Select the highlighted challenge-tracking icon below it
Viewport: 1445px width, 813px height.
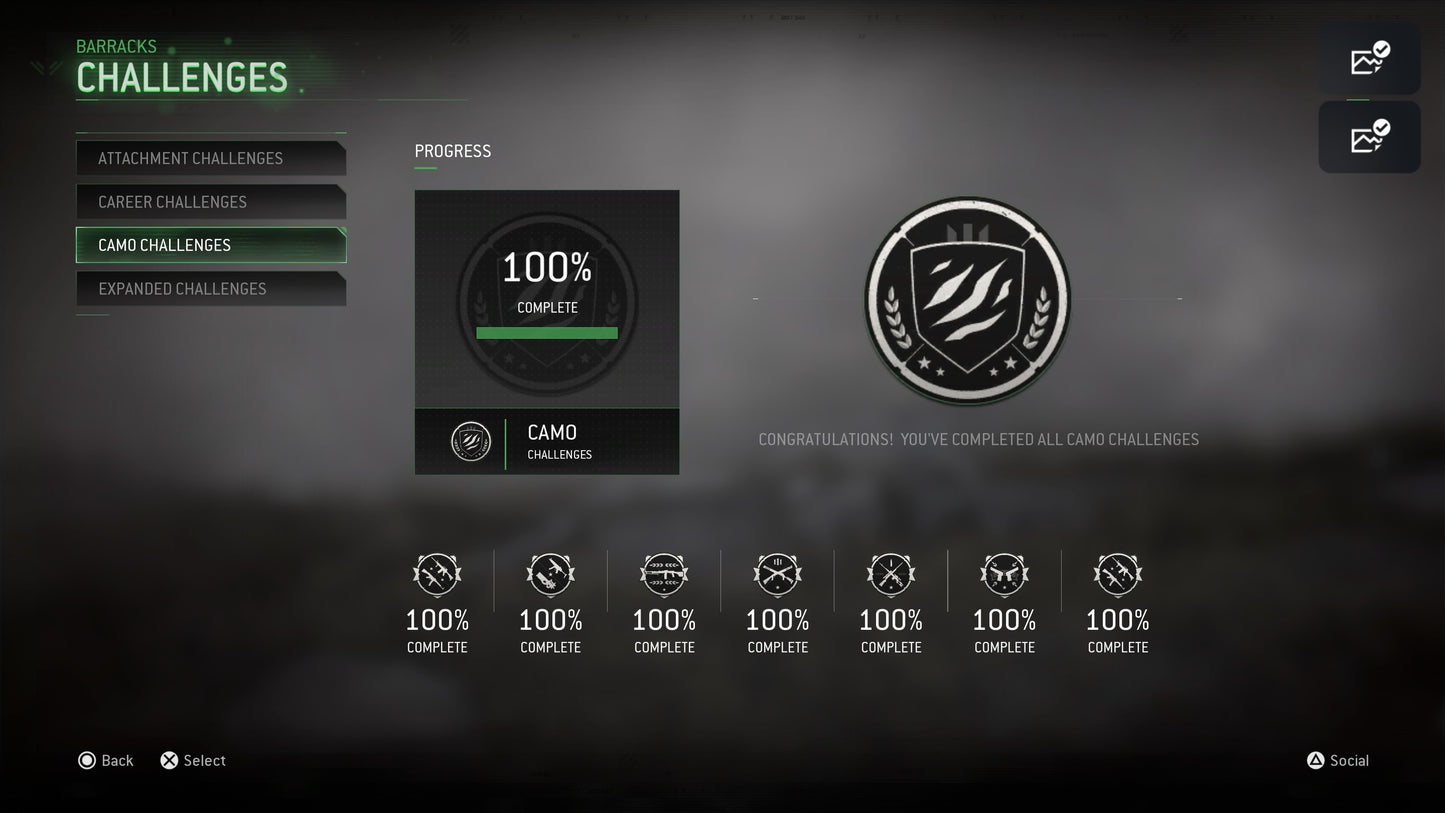[1369, 136]
